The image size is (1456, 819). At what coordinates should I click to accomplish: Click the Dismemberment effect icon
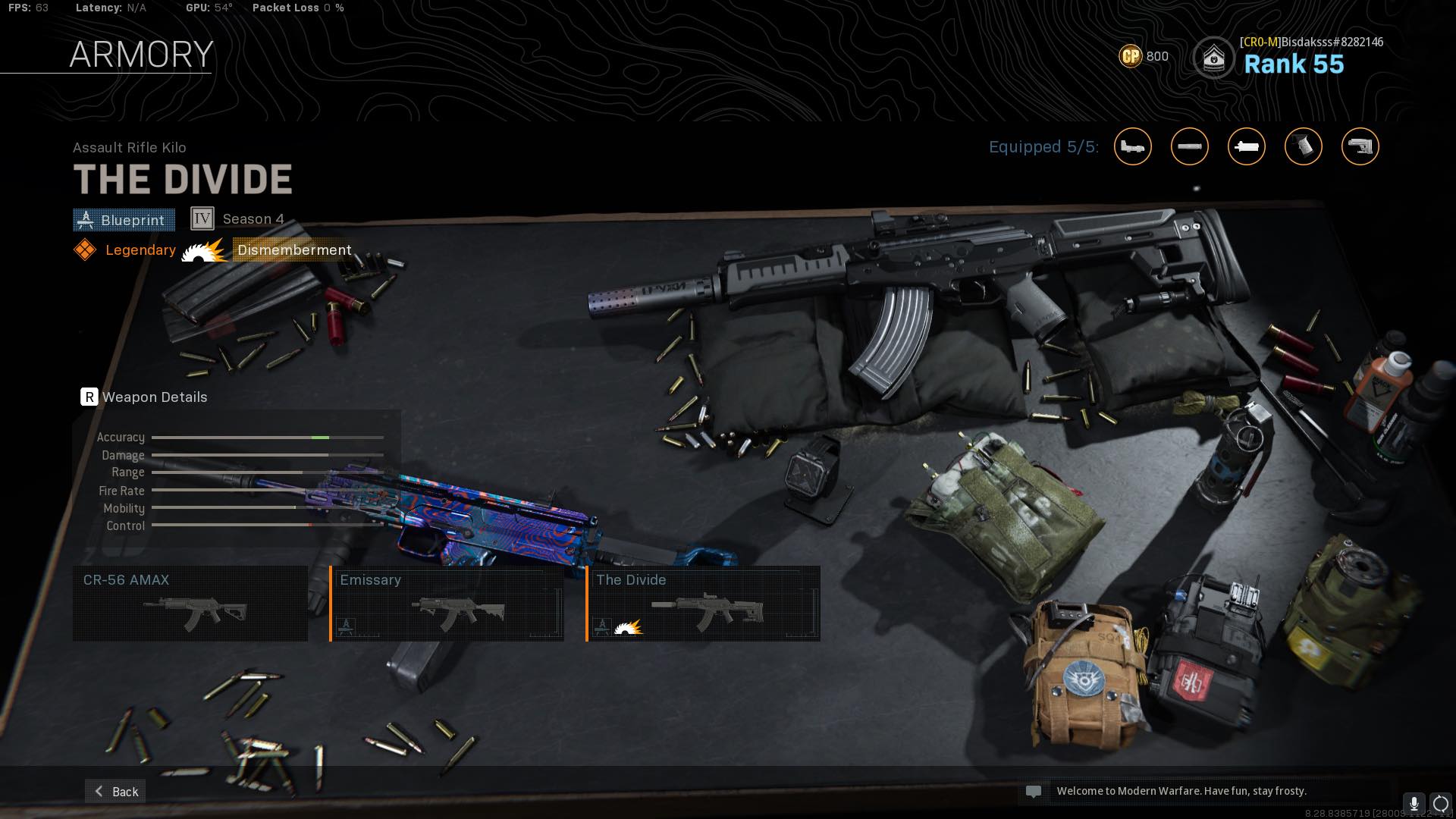pyautogui.click(x=203, y=250)
